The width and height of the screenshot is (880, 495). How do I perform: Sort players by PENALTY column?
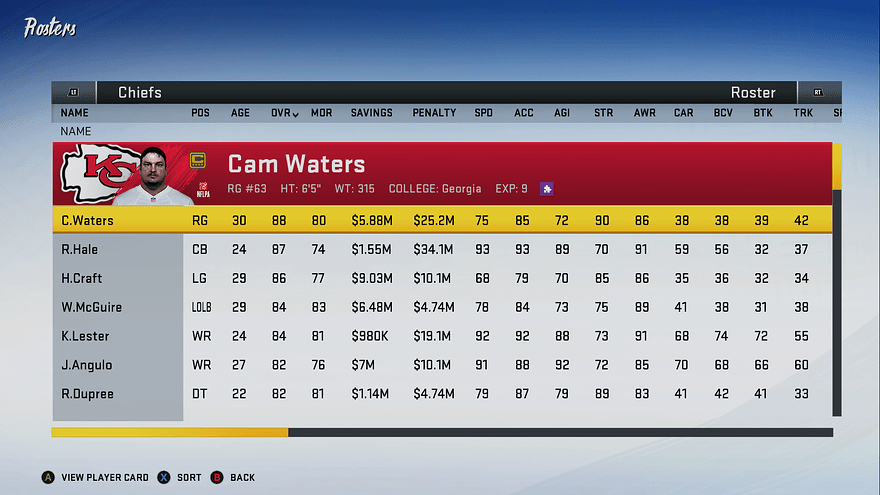coord(434,113)
